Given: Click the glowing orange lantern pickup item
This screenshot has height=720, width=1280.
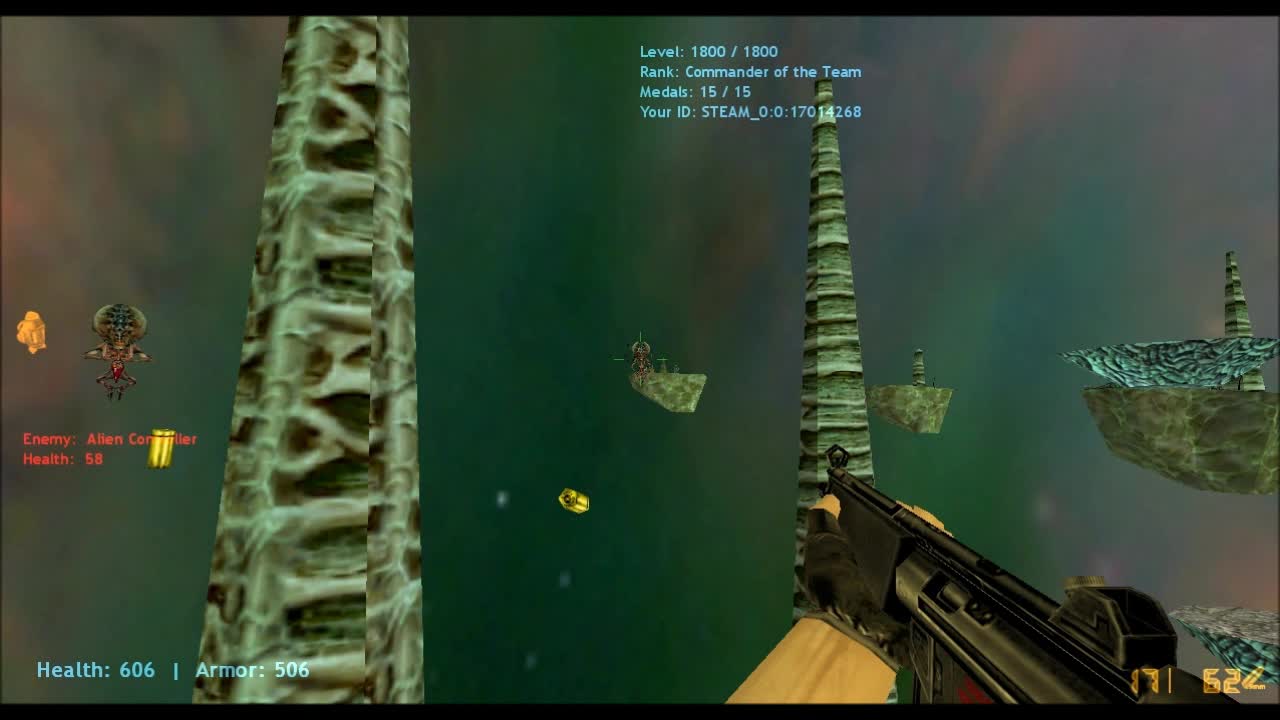Looking at the screenshot, I should coord(31,333).
